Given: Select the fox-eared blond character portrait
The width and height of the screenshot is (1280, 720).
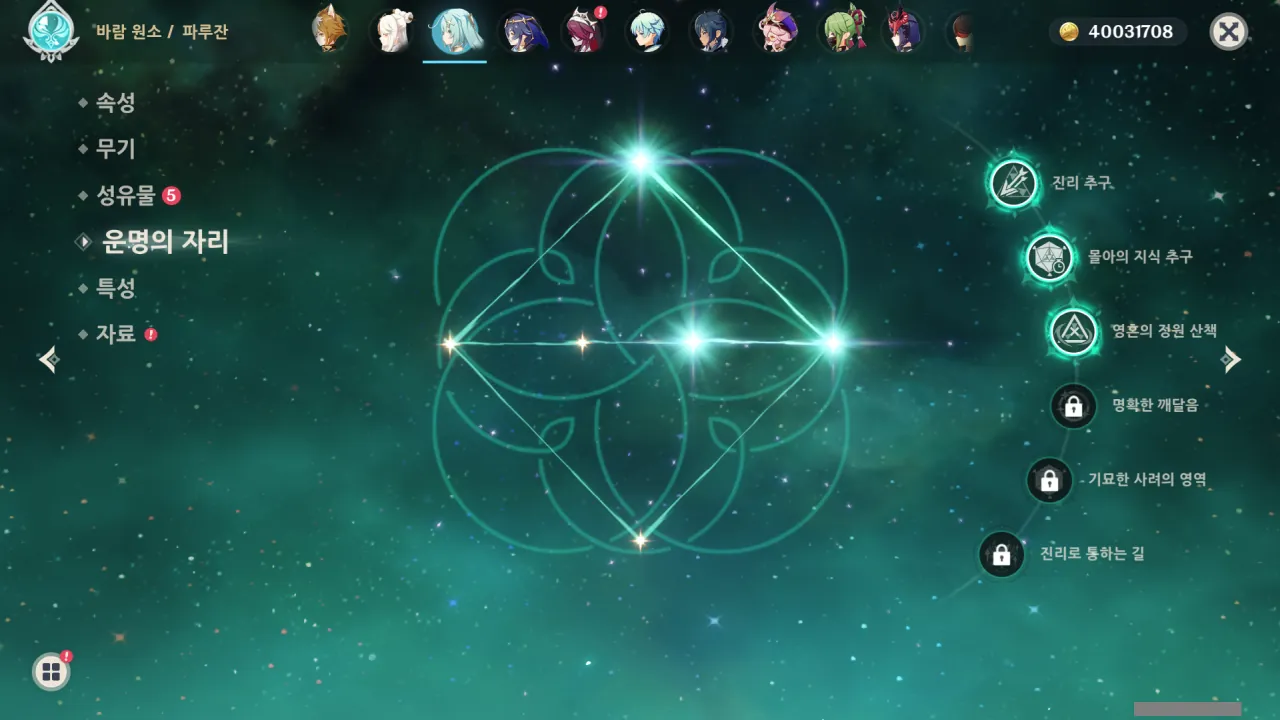Looking at the screenshot, I should coord(328,31).
